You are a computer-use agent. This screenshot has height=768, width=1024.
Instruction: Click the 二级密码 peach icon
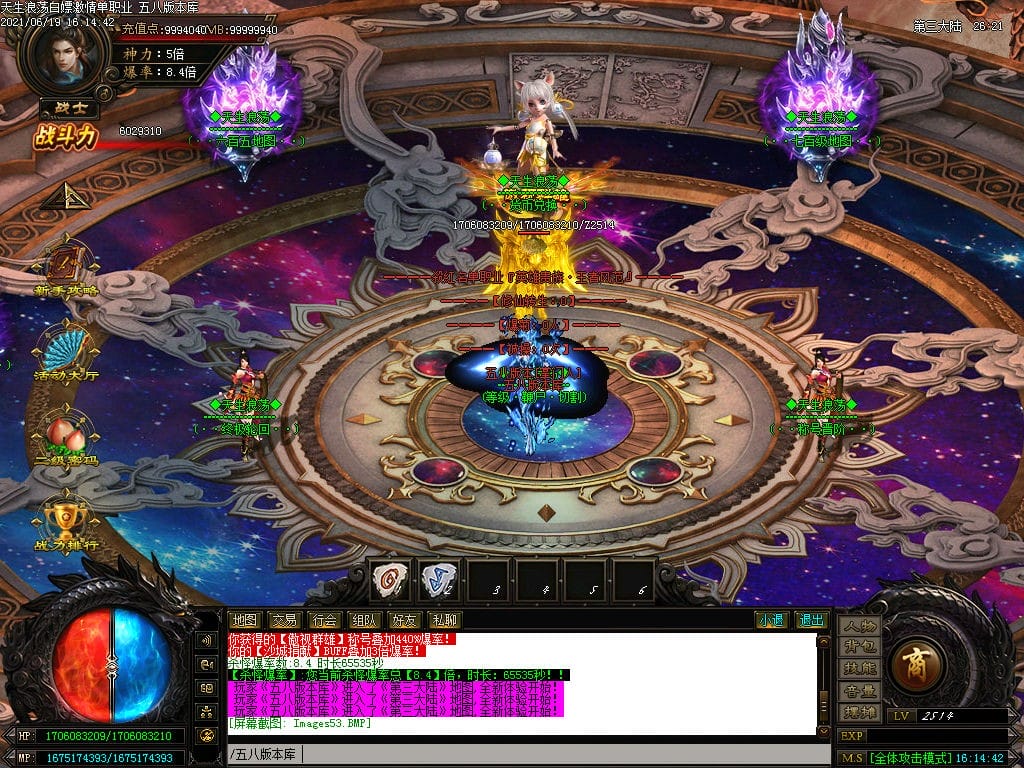pos(66,436)
